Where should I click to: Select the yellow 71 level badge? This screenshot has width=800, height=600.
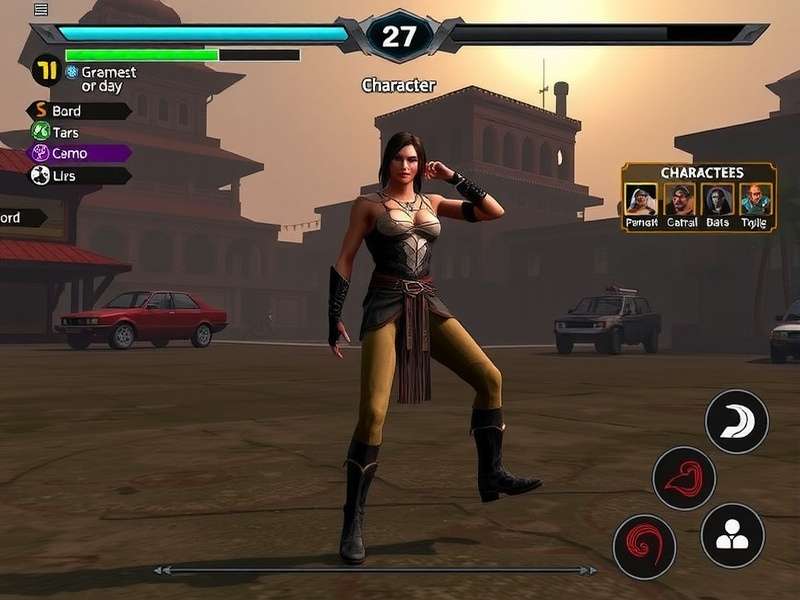[45, 70]
